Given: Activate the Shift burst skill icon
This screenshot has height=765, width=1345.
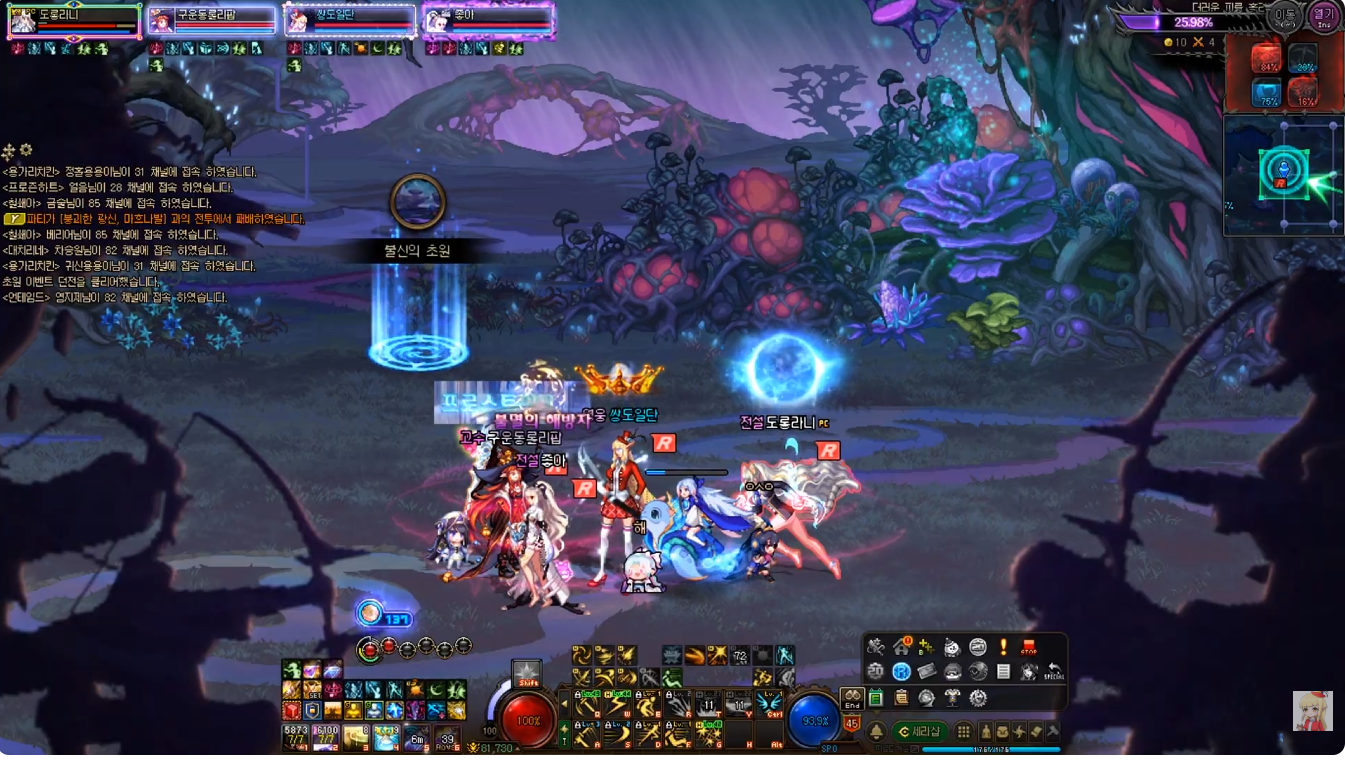Looking at the screenshot, I should [x=527, y=674].
